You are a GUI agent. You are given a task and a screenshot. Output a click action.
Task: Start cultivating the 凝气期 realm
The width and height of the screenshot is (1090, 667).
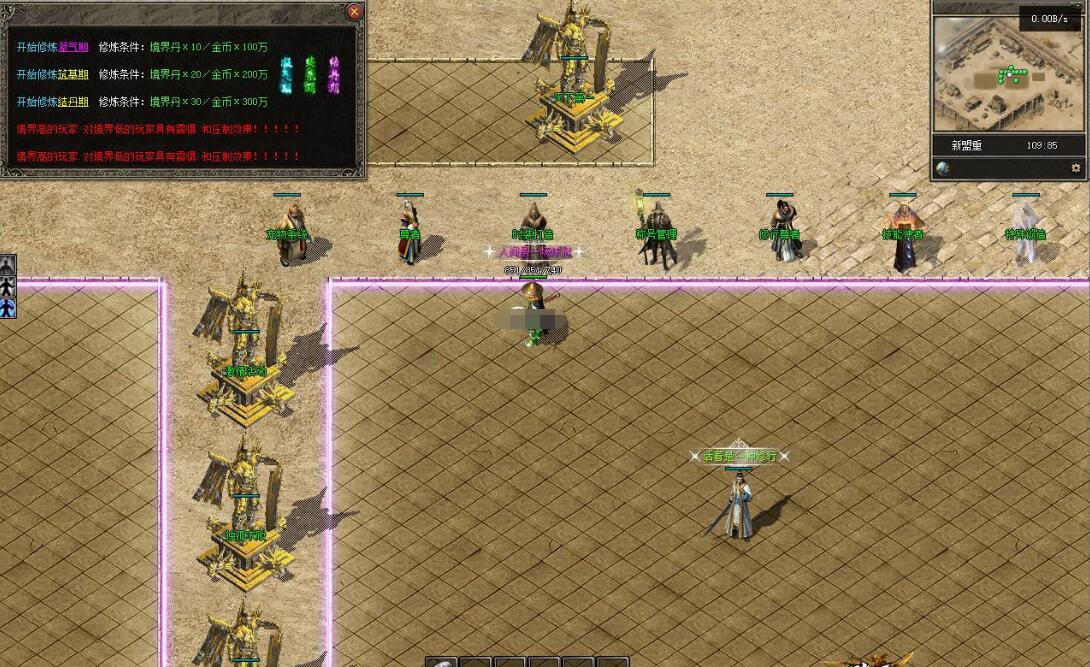(x=73, y=46)
